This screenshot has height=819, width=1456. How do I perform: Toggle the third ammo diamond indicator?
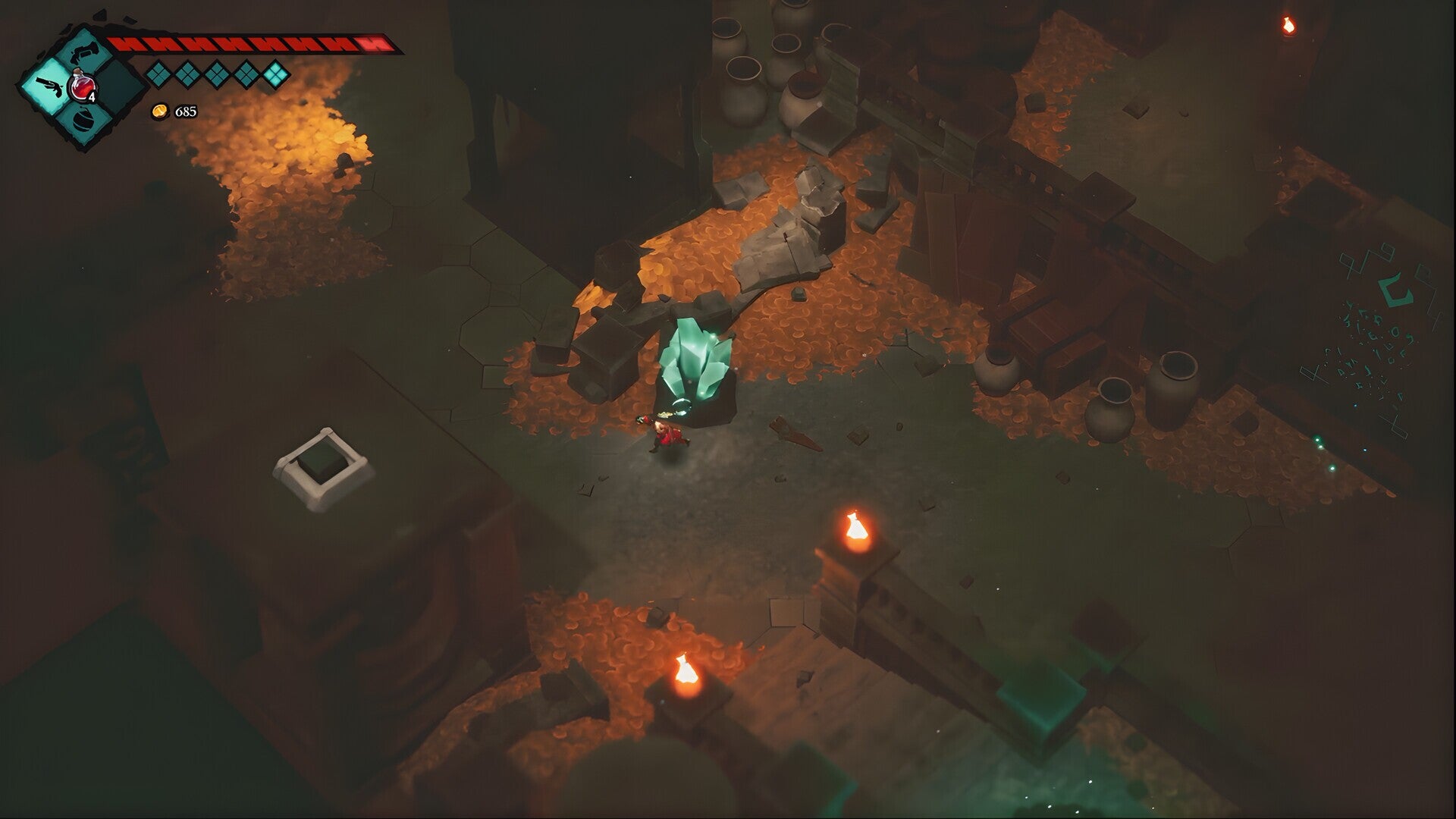coord(217,76)
